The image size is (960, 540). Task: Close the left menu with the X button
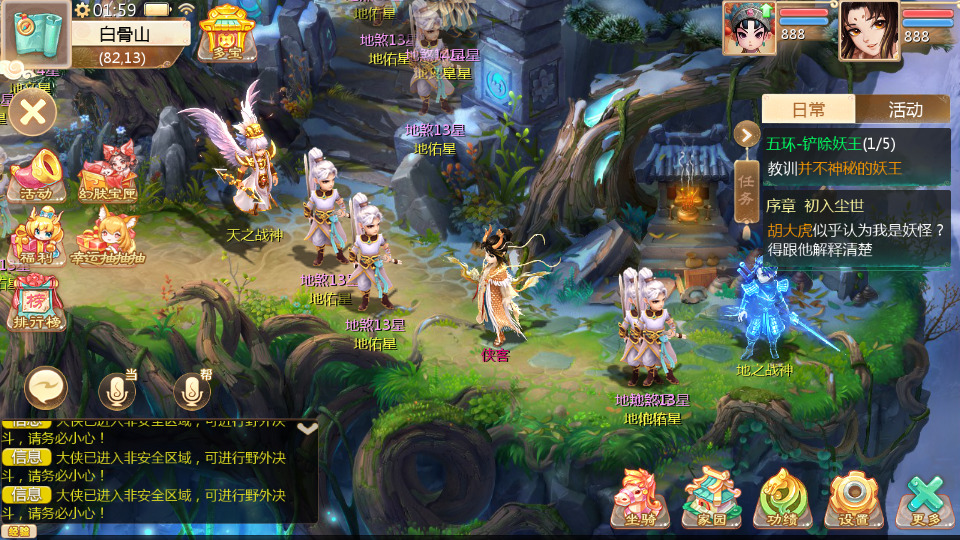point(33,111)
